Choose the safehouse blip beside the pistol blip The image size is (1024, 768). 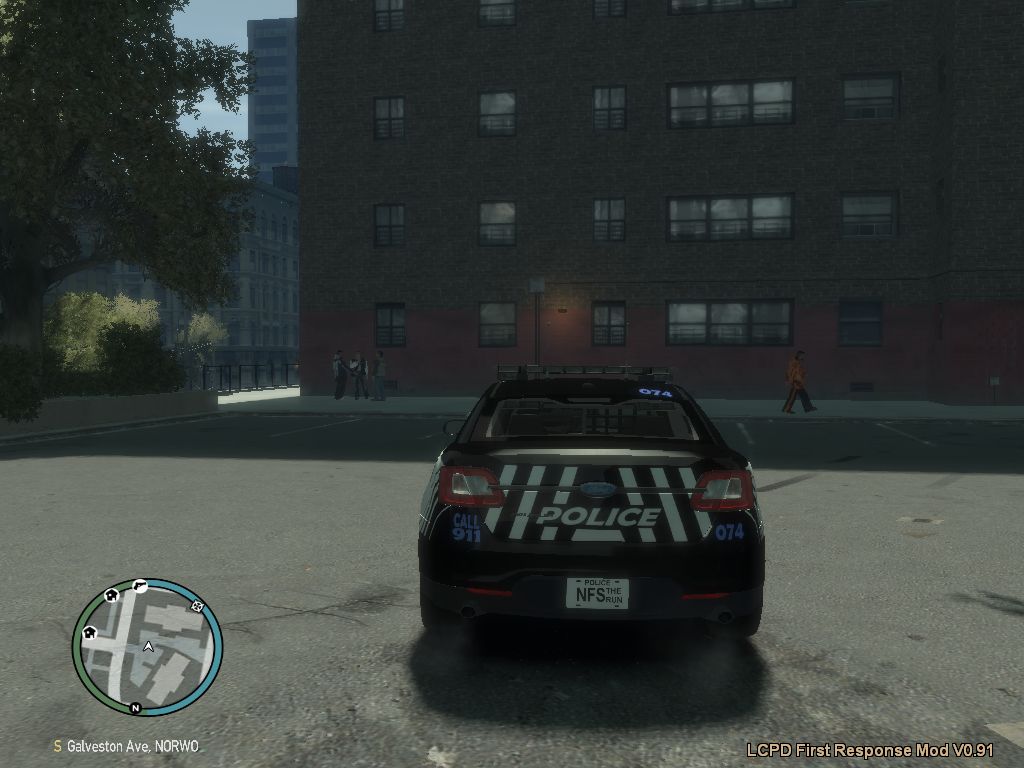point(111,595)
